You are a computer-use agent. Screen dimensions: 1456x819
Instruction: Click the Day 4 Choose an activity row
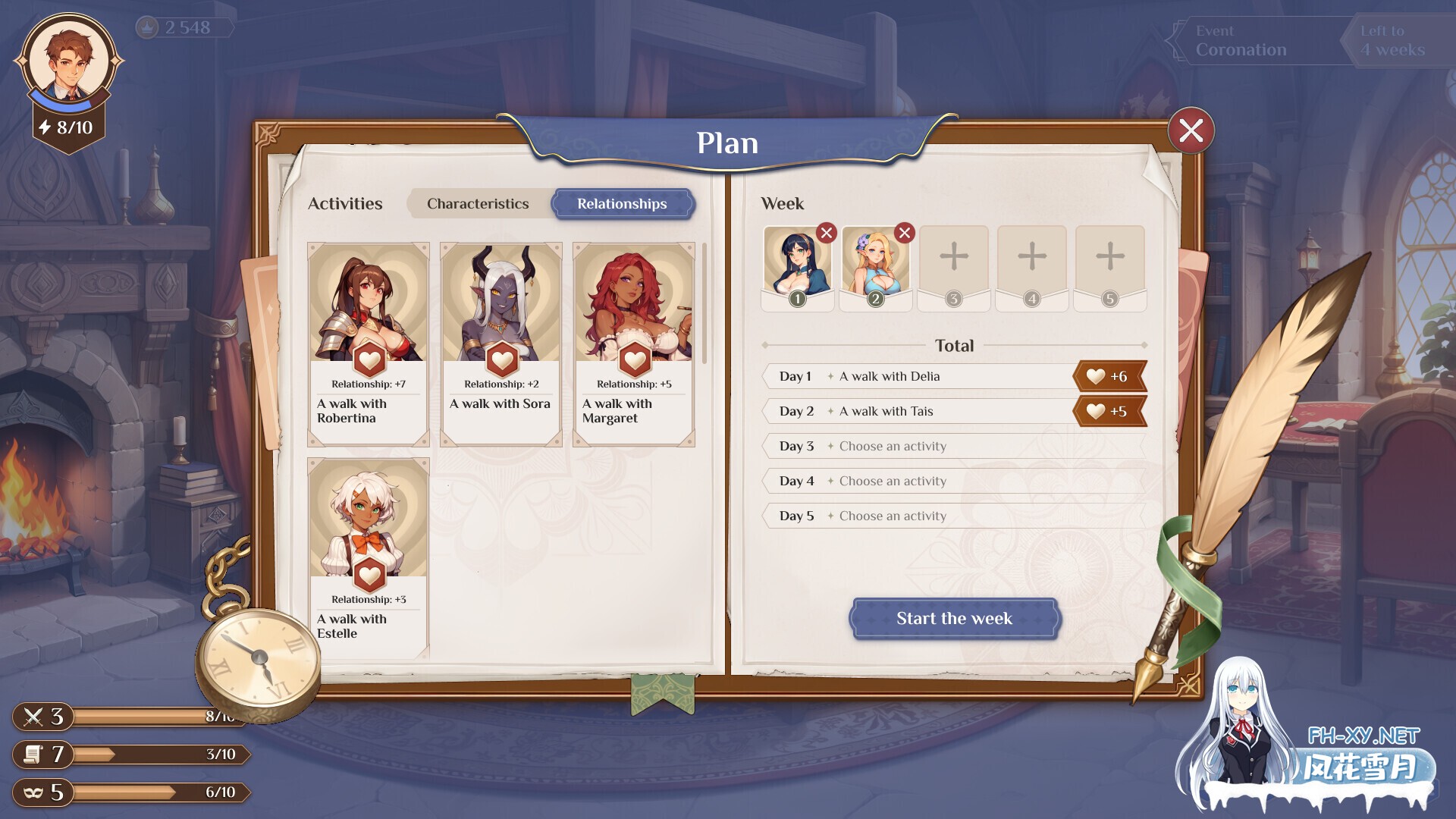[x=953, y=481]
